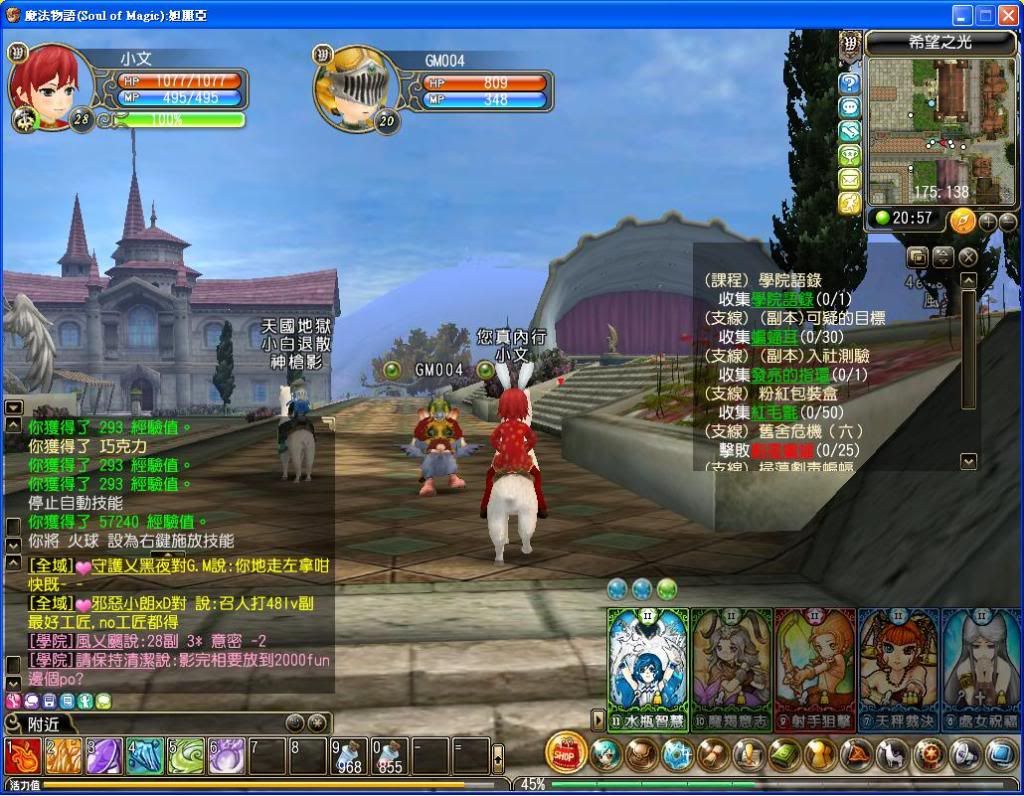Open the yellow mail envelope icon

(x=850, y=179)
